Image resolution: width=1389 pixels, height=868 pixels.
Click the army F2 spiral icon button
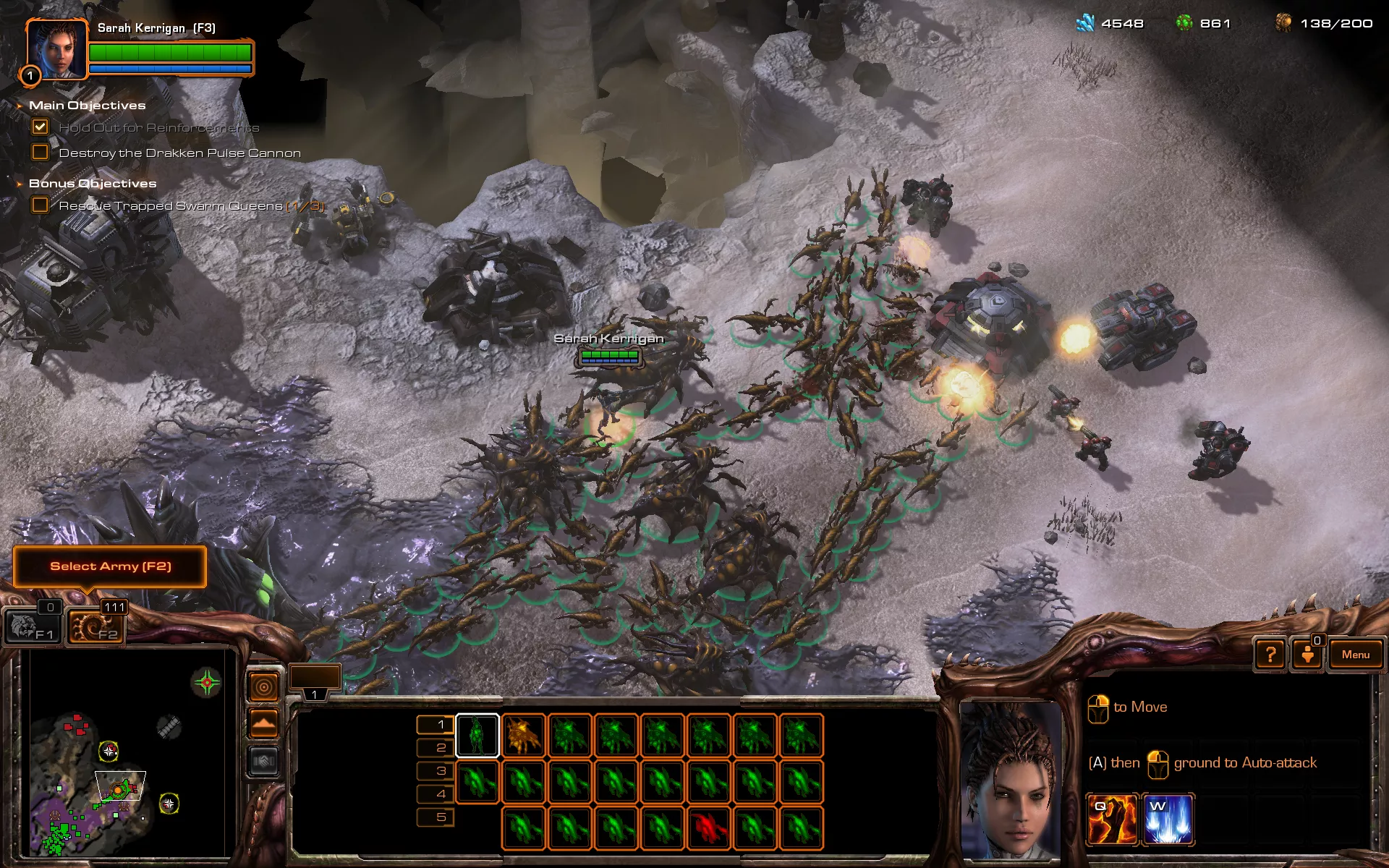tap(95, 626)
